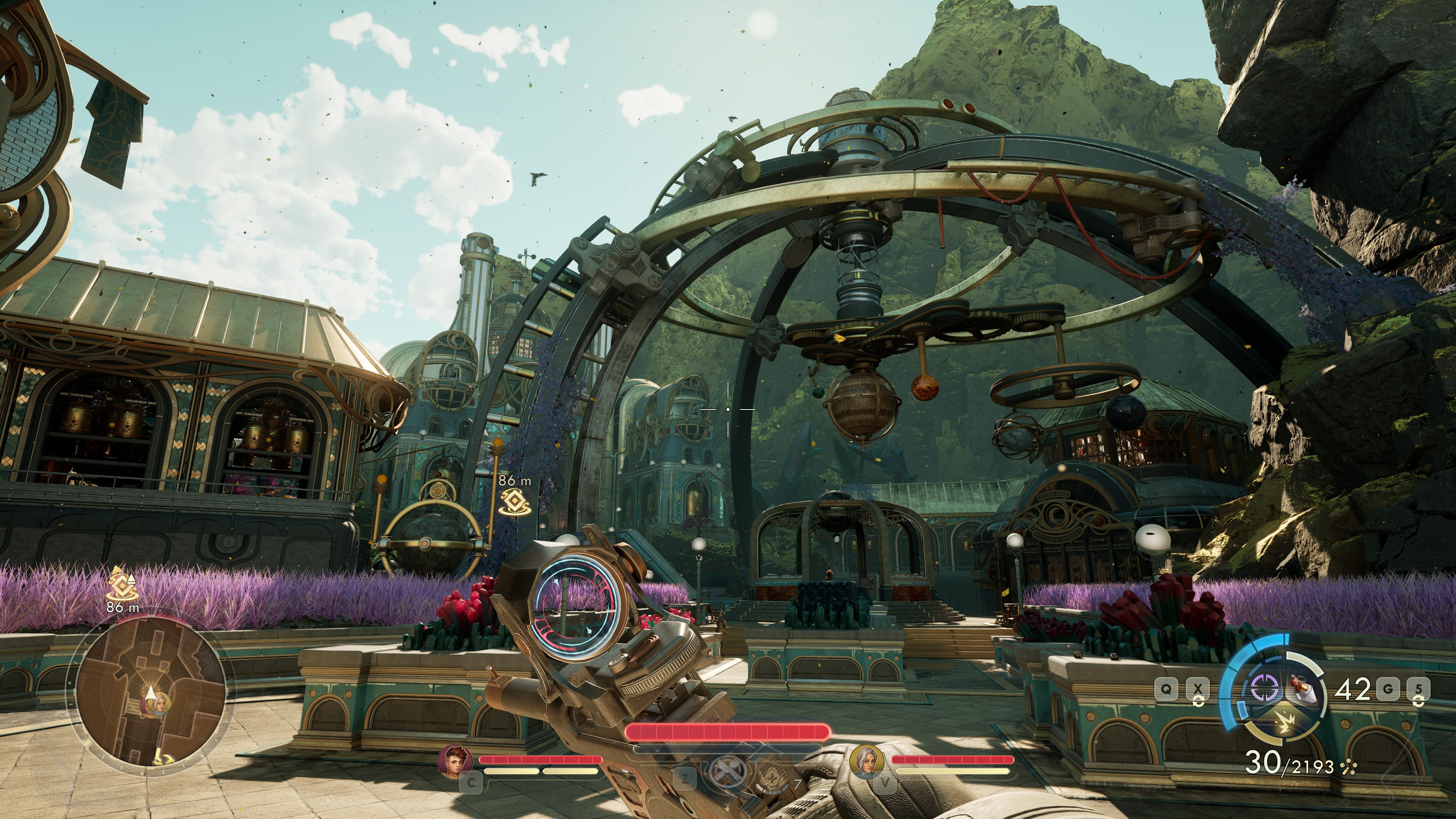1456x819 pixels.
Task: Click the ability slot icon bound to Q
Action: pos(1166,689)
